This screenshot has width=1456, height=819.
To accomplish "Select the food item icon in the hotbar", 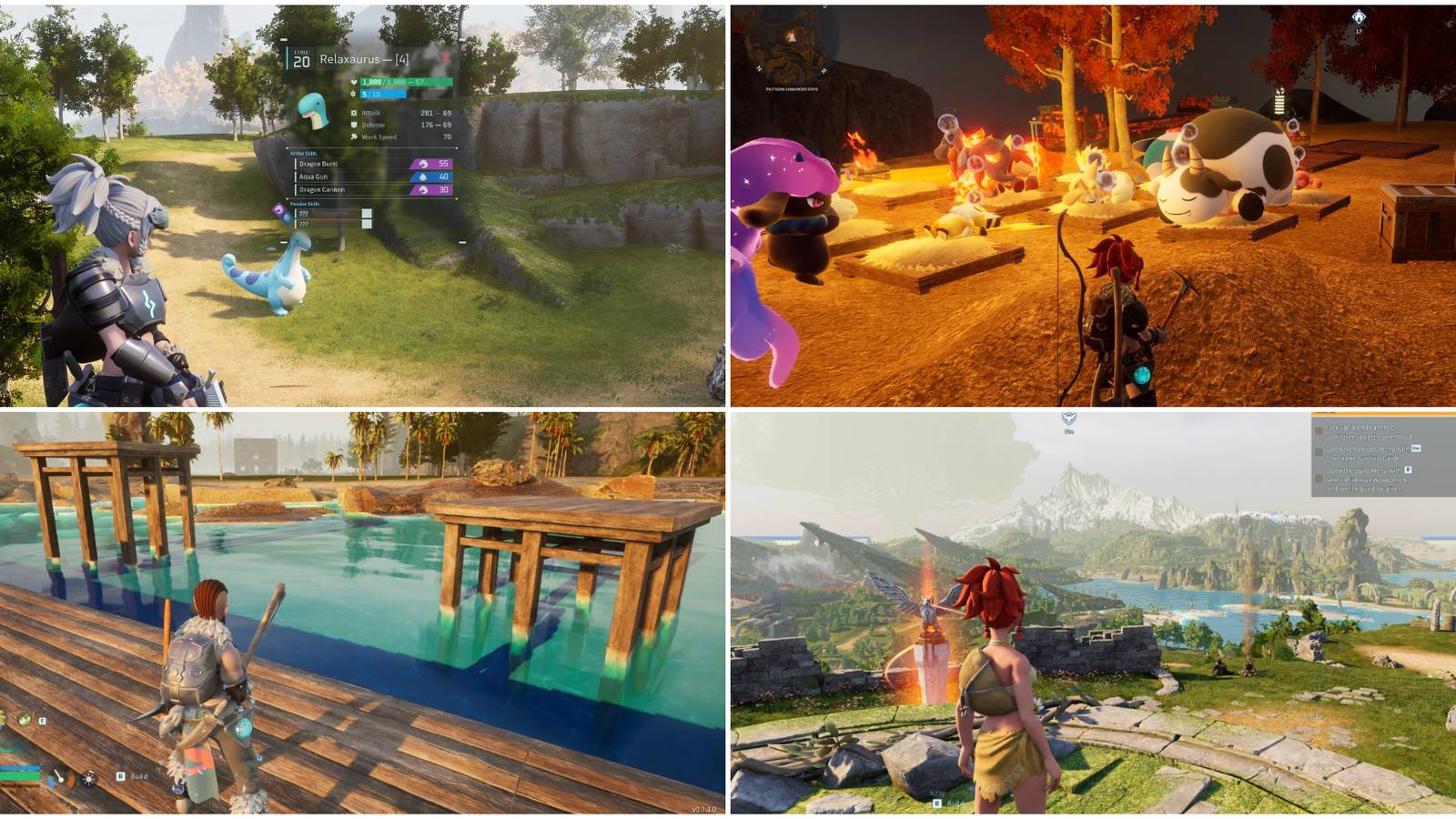I will pyautogui.click(x=24, y=721).
